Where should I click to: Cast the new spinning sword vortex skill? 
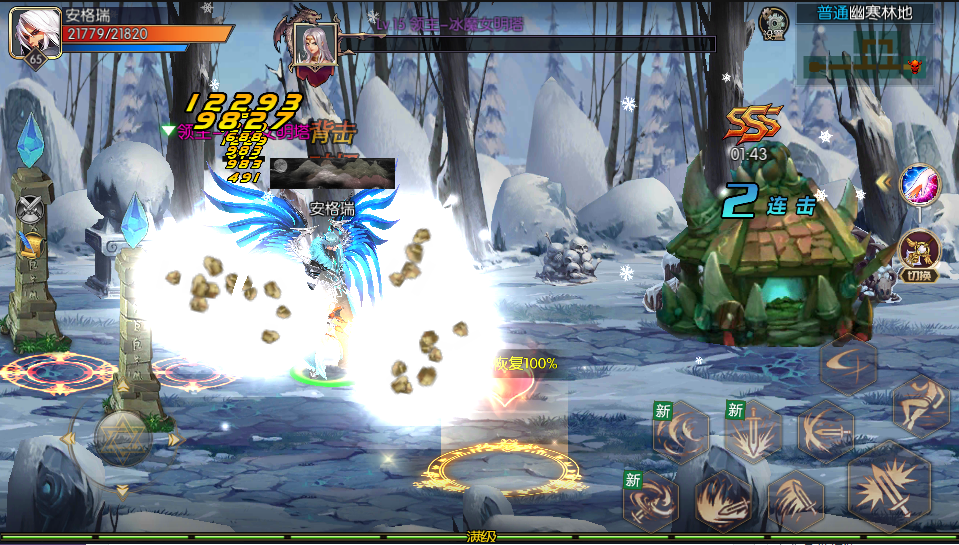coord(652,499)
